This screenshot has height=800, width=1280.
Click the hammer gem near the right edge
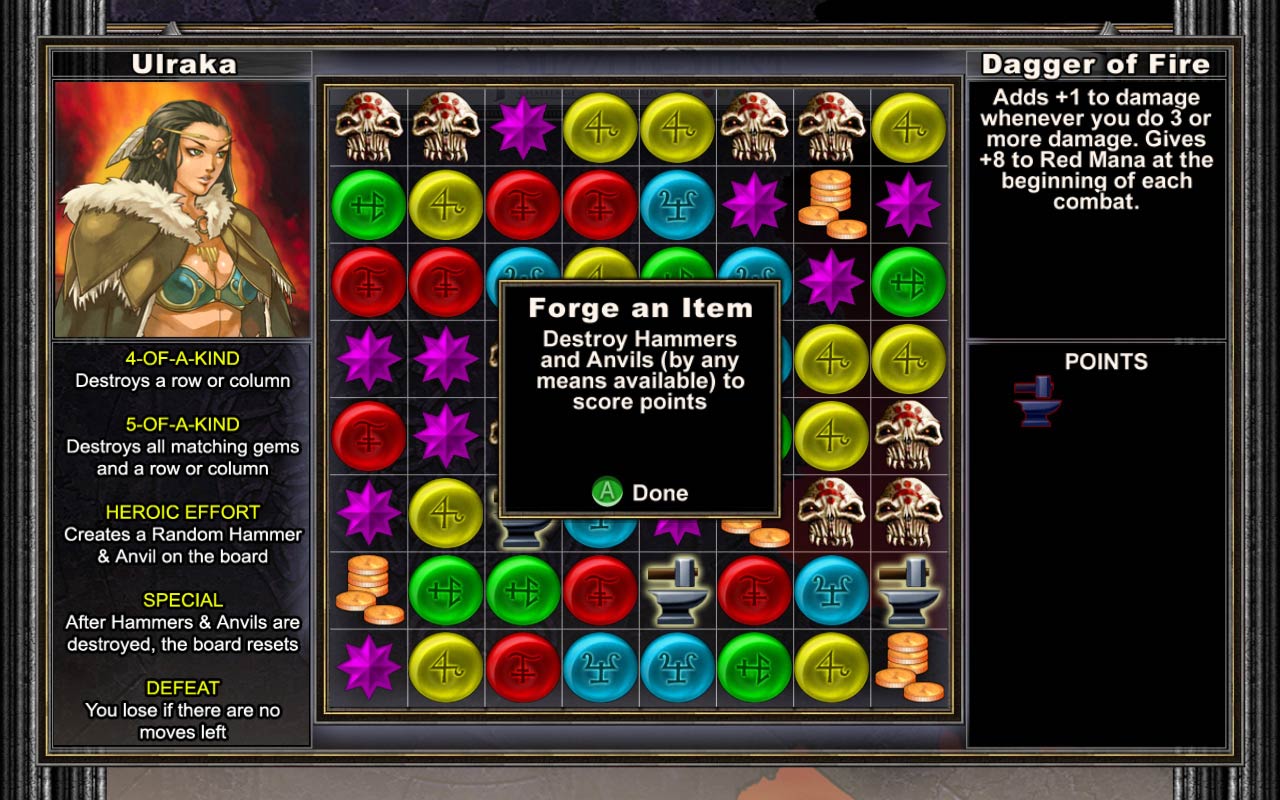click(907, 589)
